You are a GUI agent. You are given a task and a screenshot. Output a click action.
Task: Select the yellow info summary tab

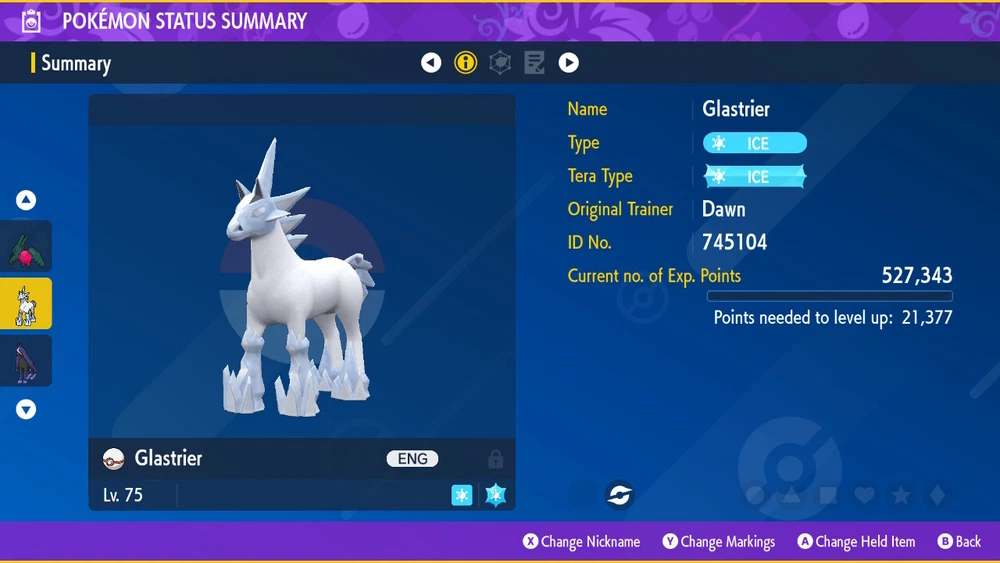click(465, 63)
